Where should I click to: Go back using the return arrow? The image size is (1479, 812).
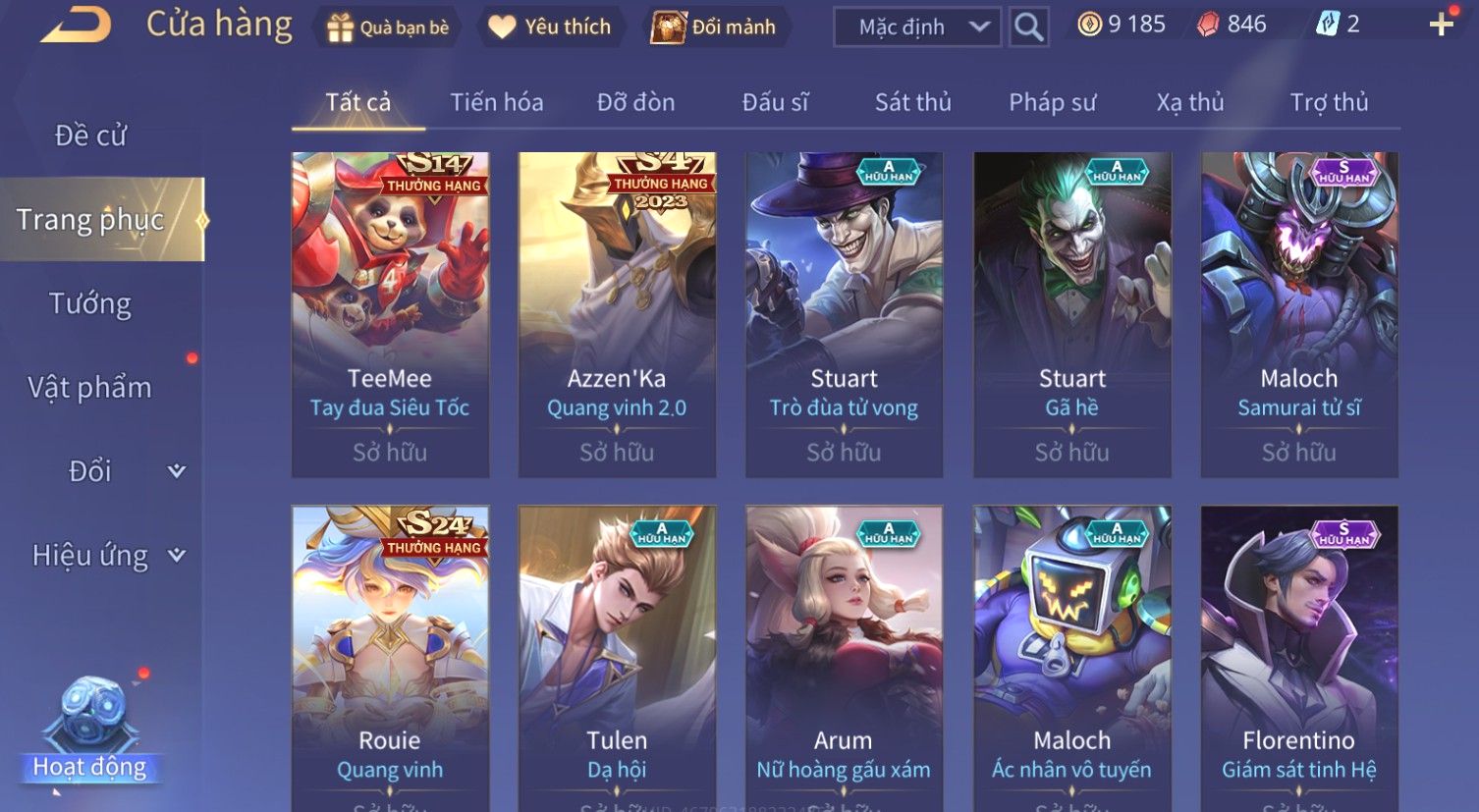coord(75,25)
